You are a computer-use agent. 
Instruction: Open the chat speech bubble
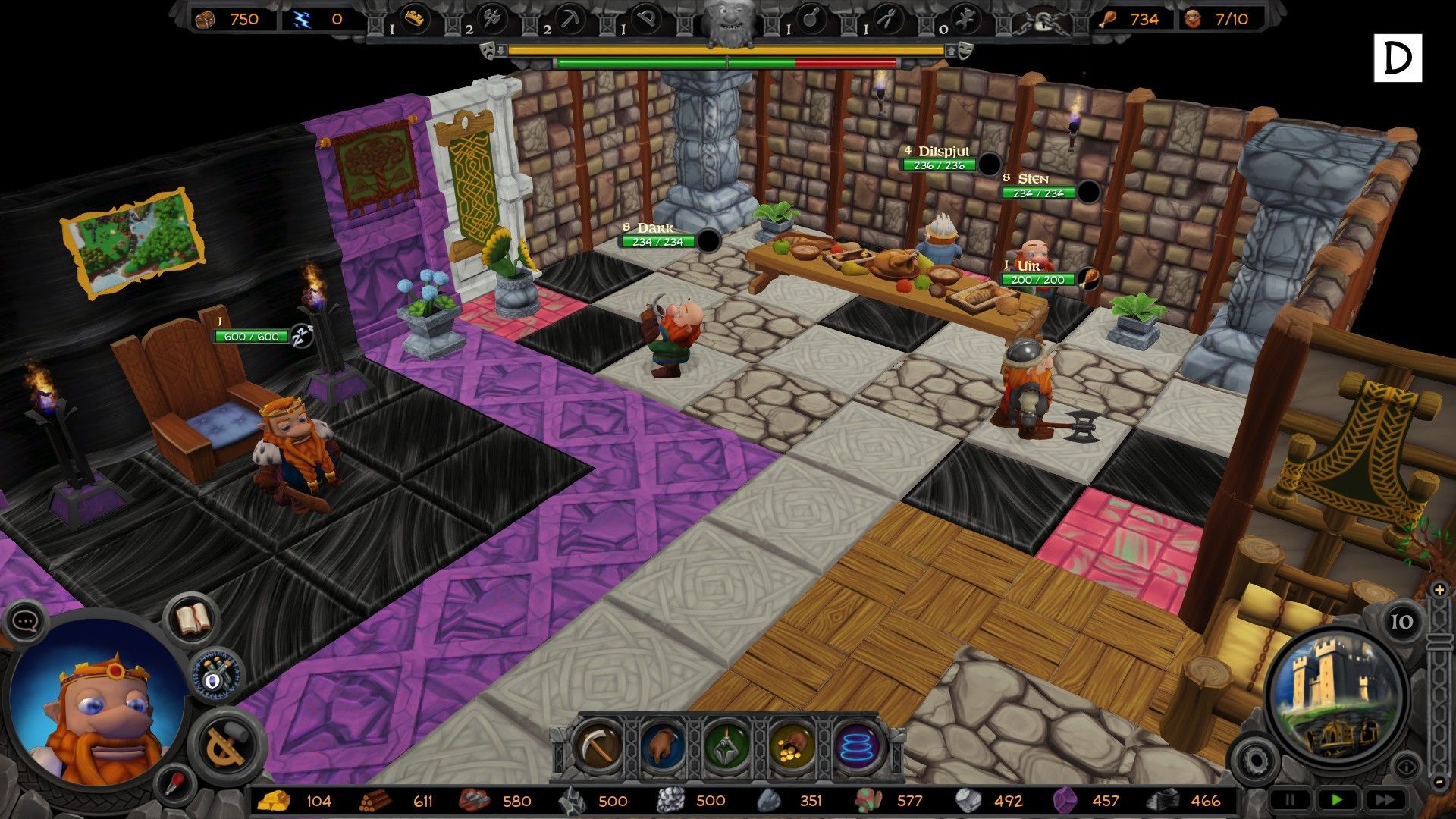(x=25, y=622)
